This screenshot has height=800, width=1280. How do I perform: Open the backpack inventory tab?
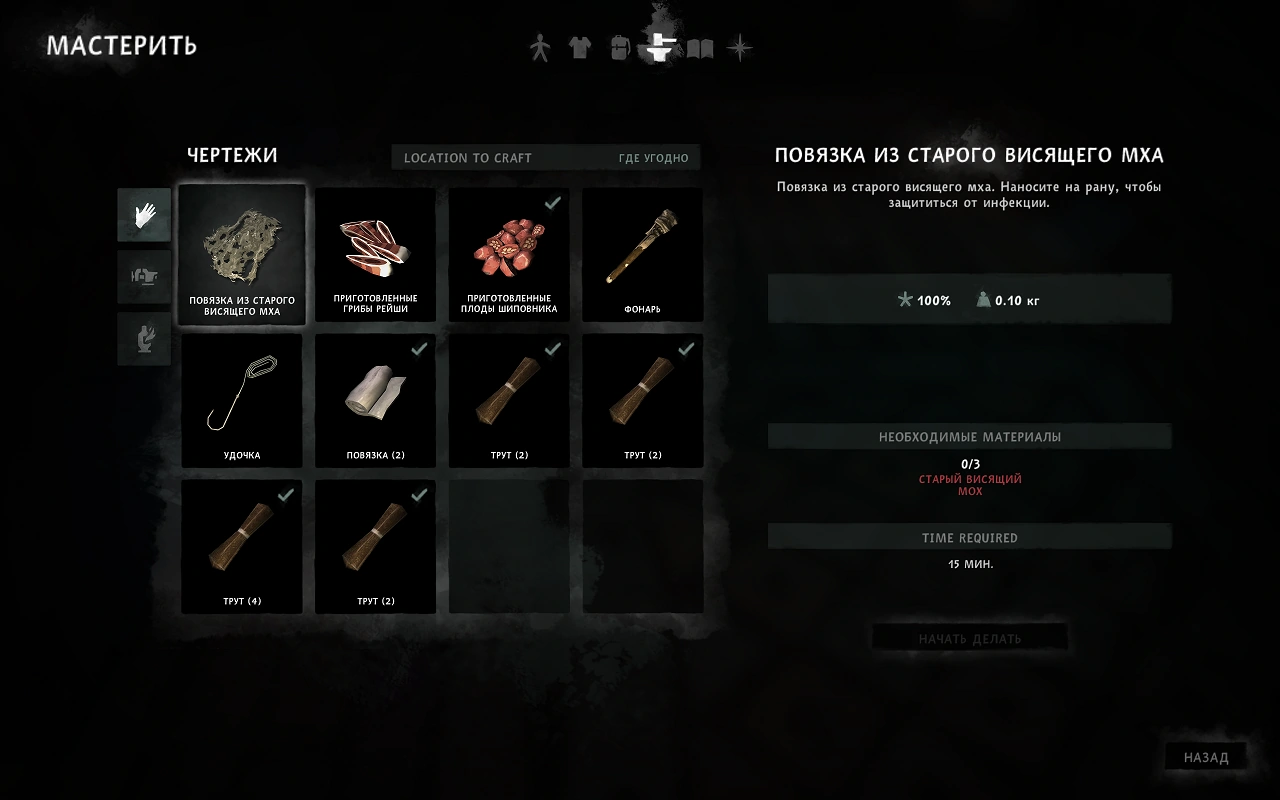coord(619,48)
